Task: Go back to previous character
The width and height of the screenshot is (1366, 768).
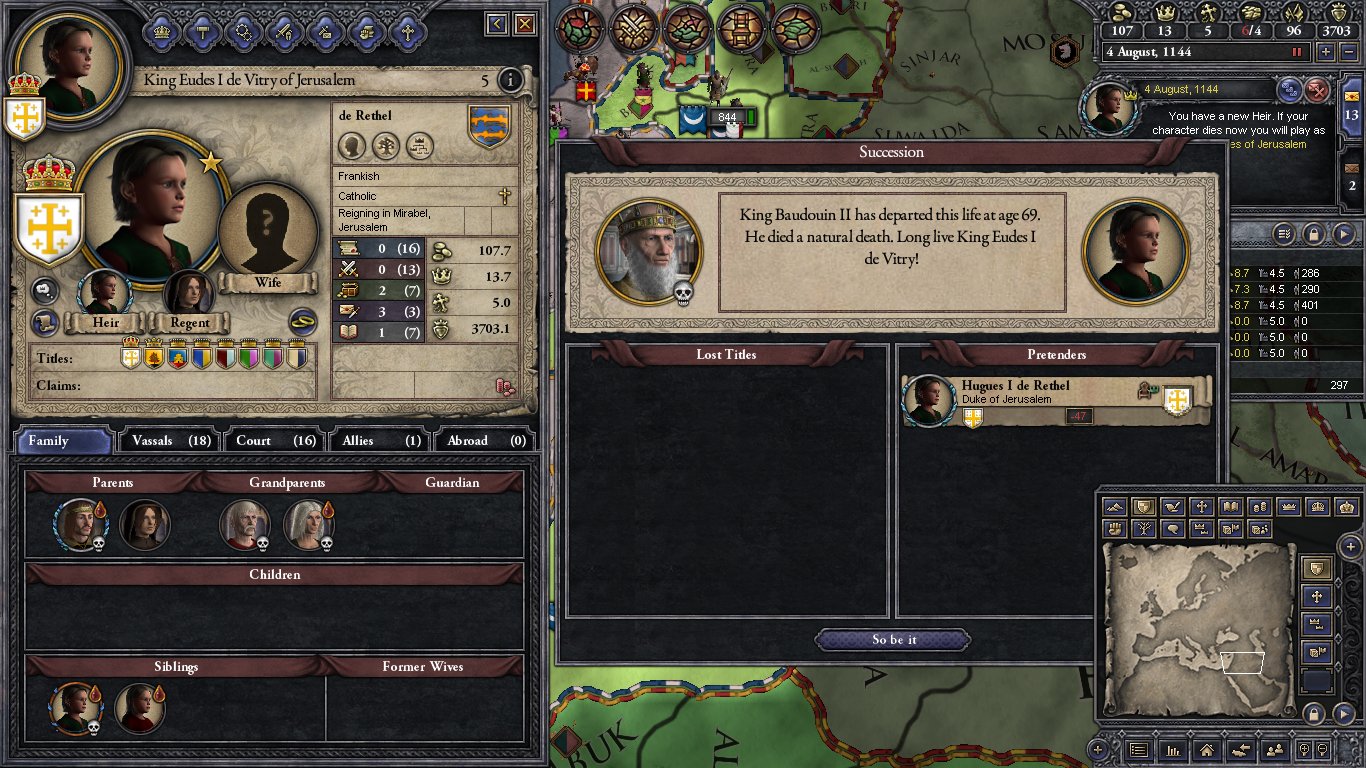Action: 496,24
